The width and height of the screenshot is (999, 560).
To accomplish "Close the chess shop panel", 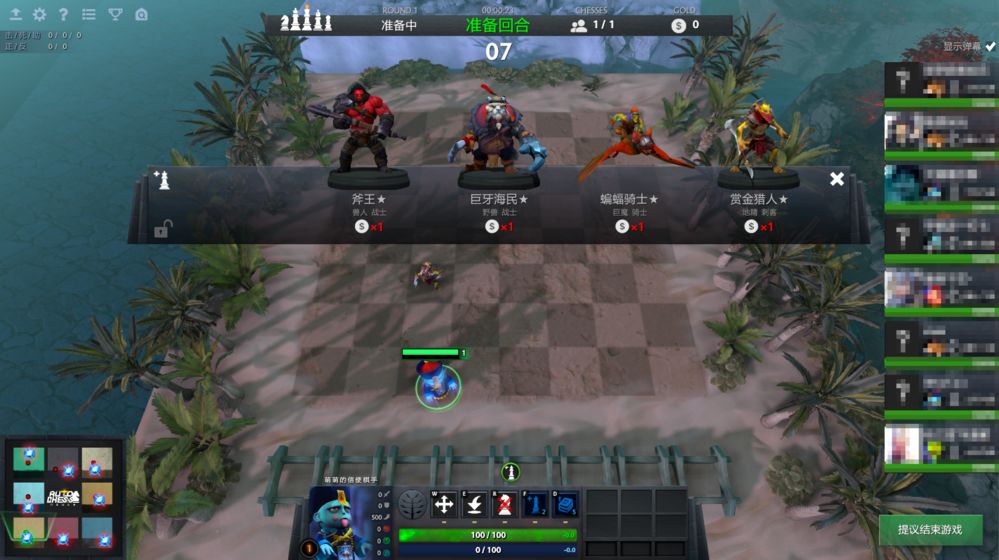I will coord(837,179).
